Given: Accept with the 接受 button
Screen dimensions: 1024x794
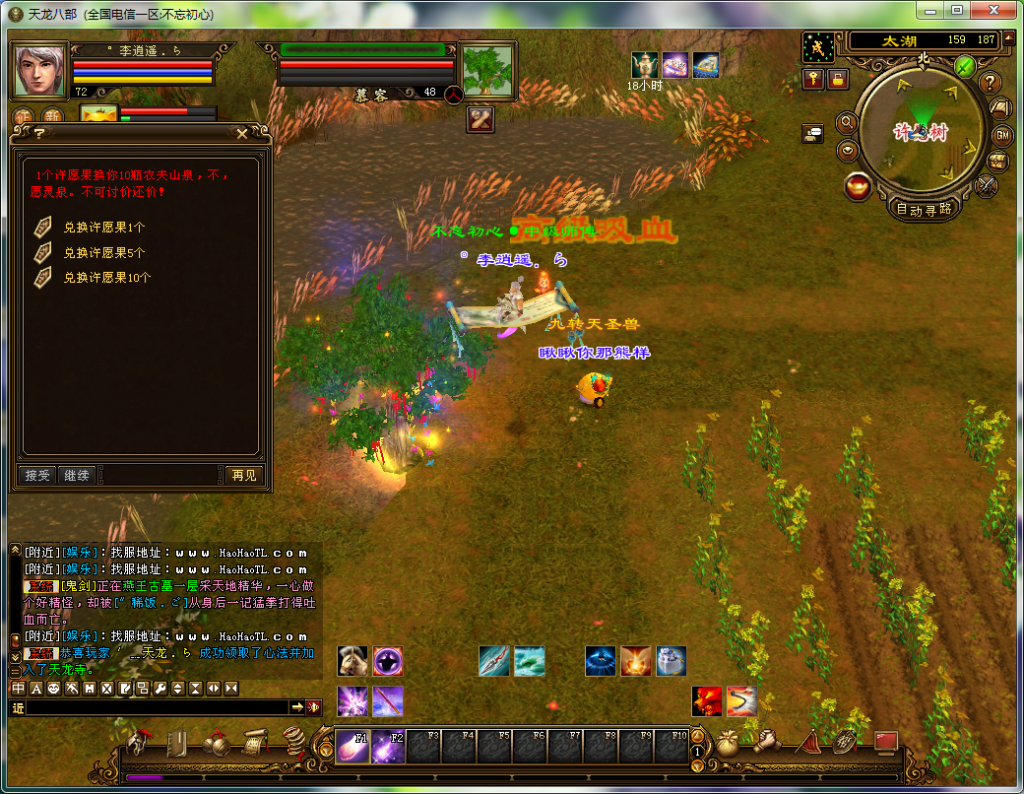Looking at the screenshot, I should tap(37, 475).
